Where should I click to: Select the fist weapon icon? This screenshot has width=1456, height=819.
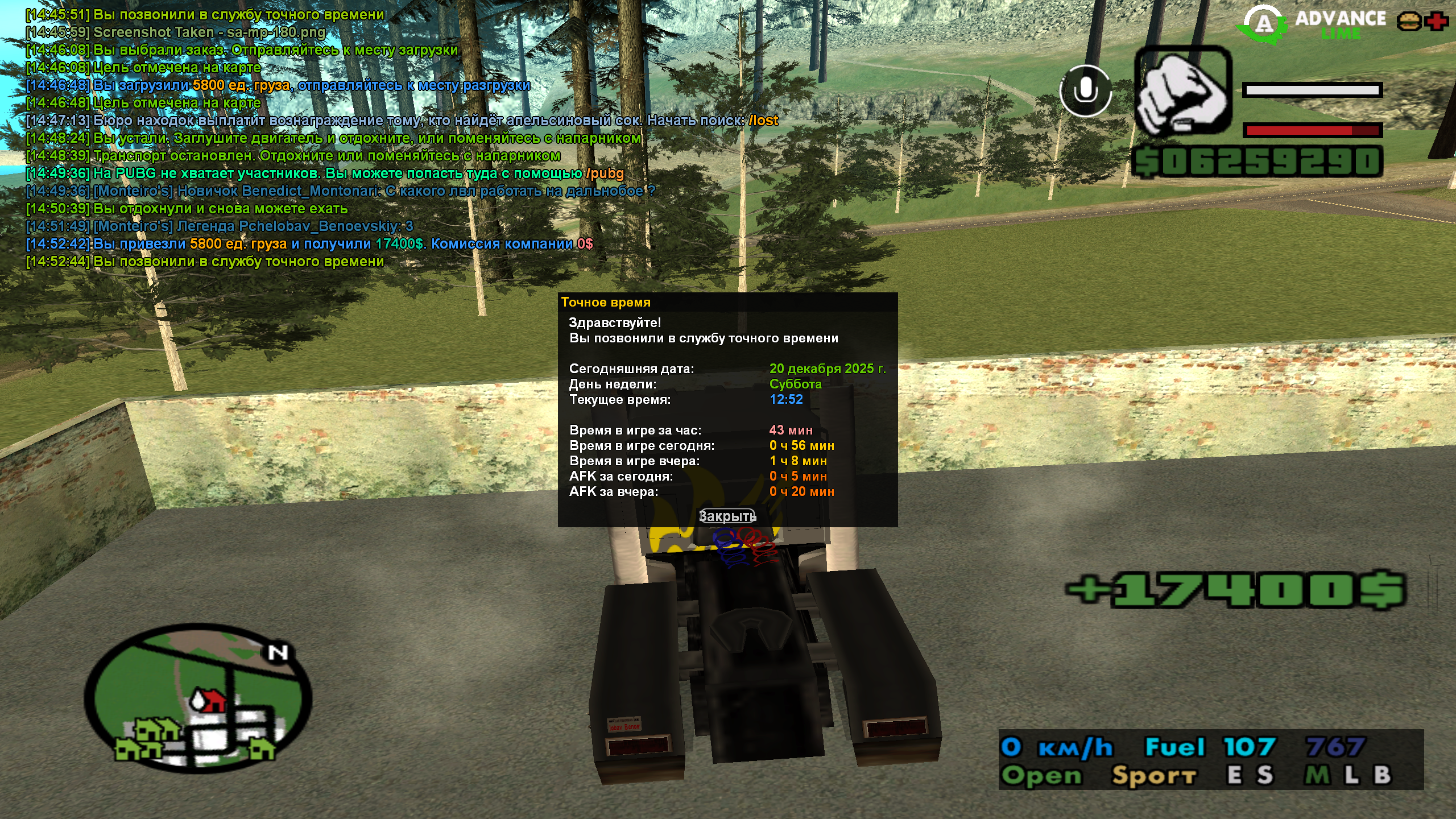click(1183, 92)
